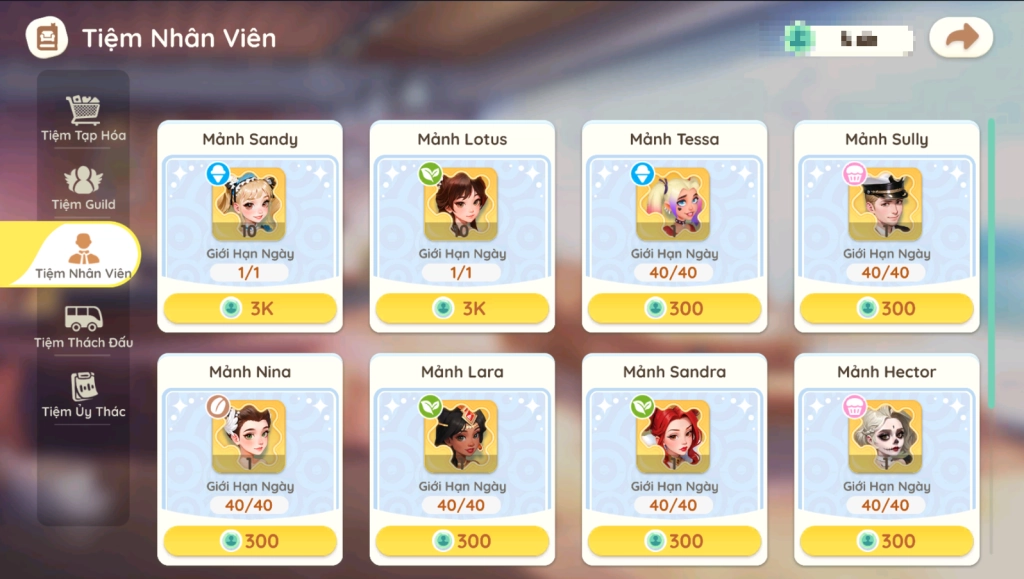Tap the currency balance display

coord(850,38)
